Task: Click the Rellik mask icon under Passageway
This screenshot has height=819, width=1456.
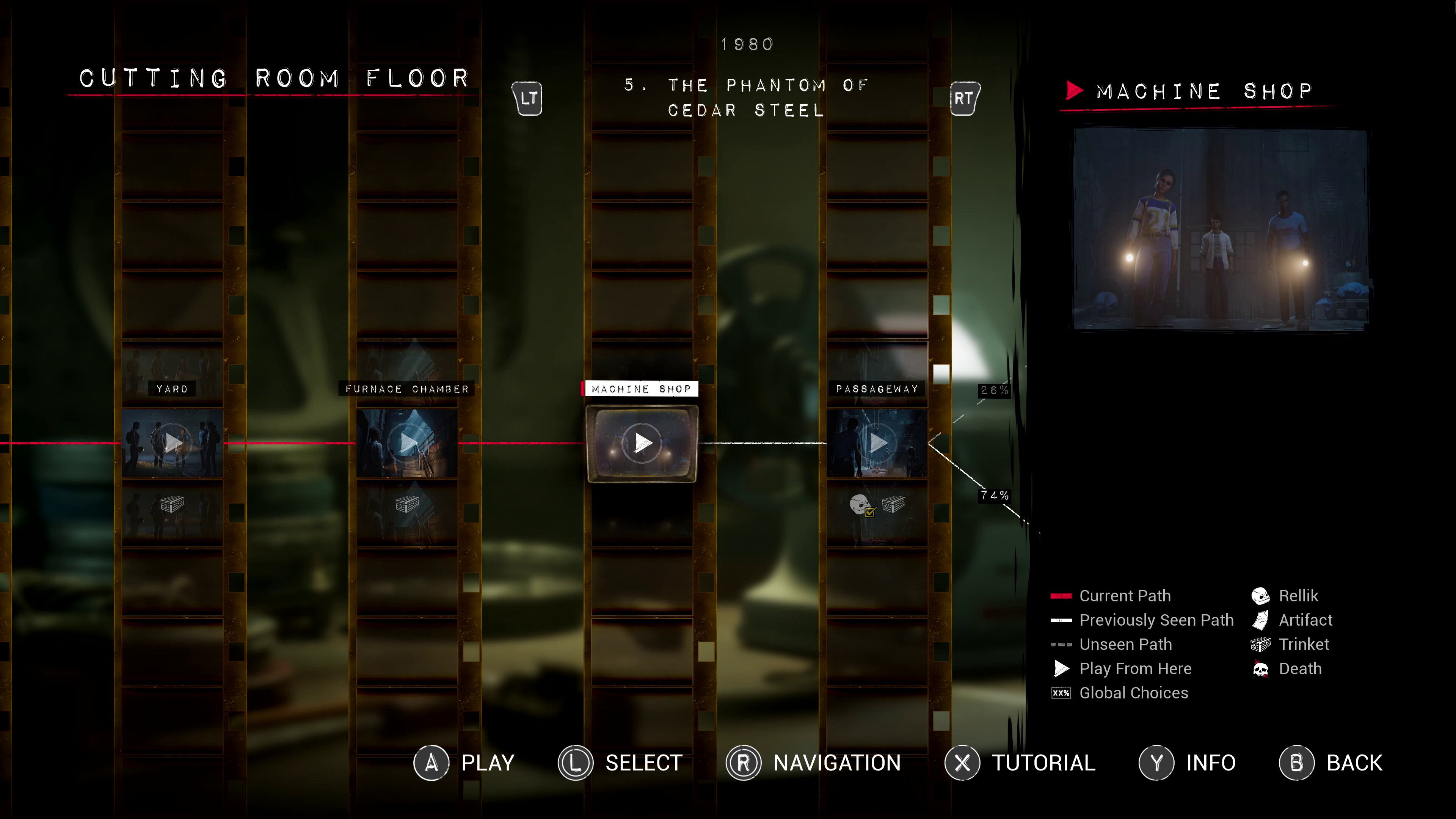Action: [860, 504]
